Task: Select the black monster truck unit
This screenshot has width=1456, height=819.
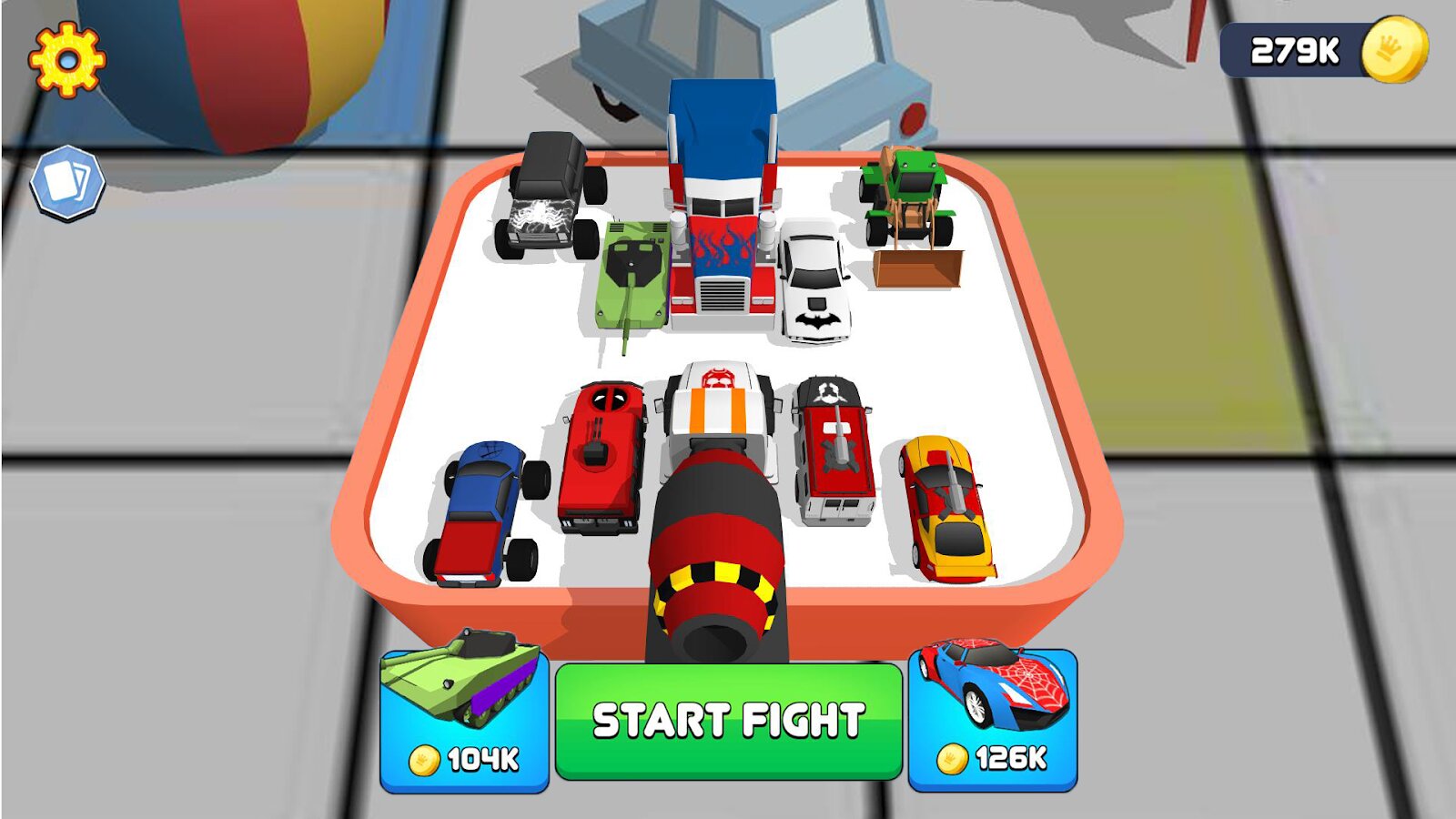Action: click(x=548, y=196)
